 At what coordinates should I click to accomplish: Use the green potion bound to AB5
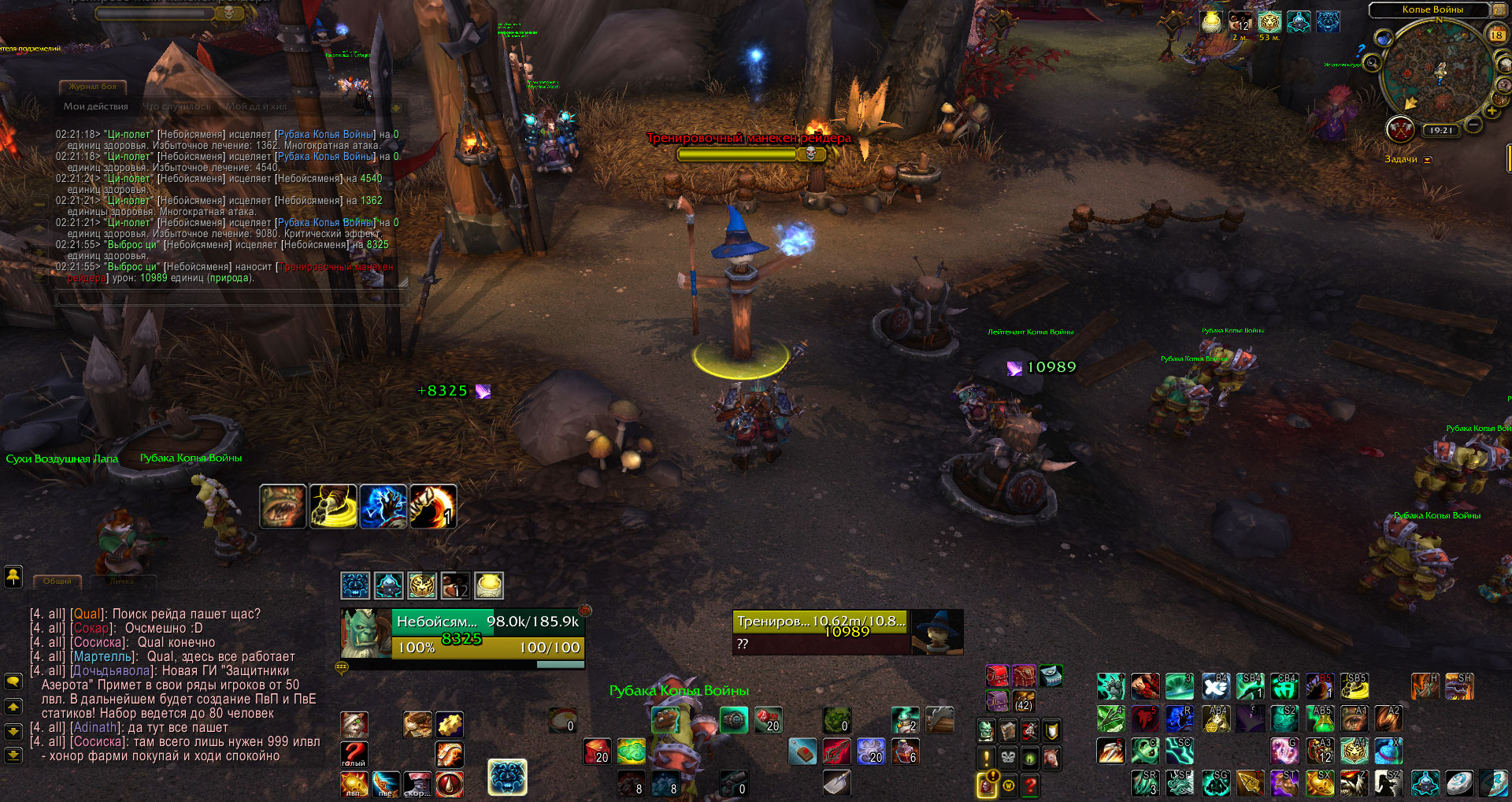(1321, 718)
